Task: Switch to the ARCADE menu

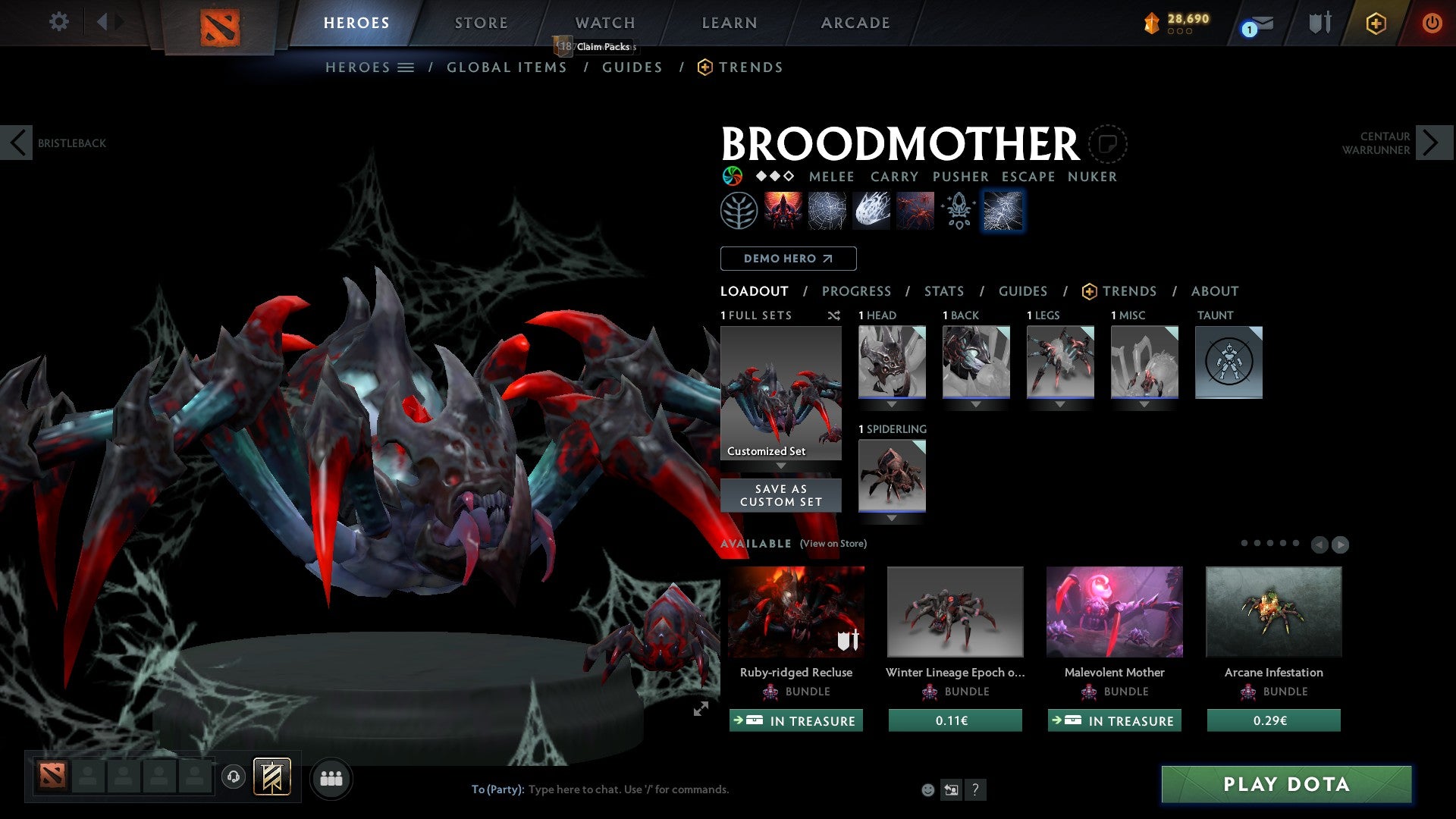Action: point(855,23)
